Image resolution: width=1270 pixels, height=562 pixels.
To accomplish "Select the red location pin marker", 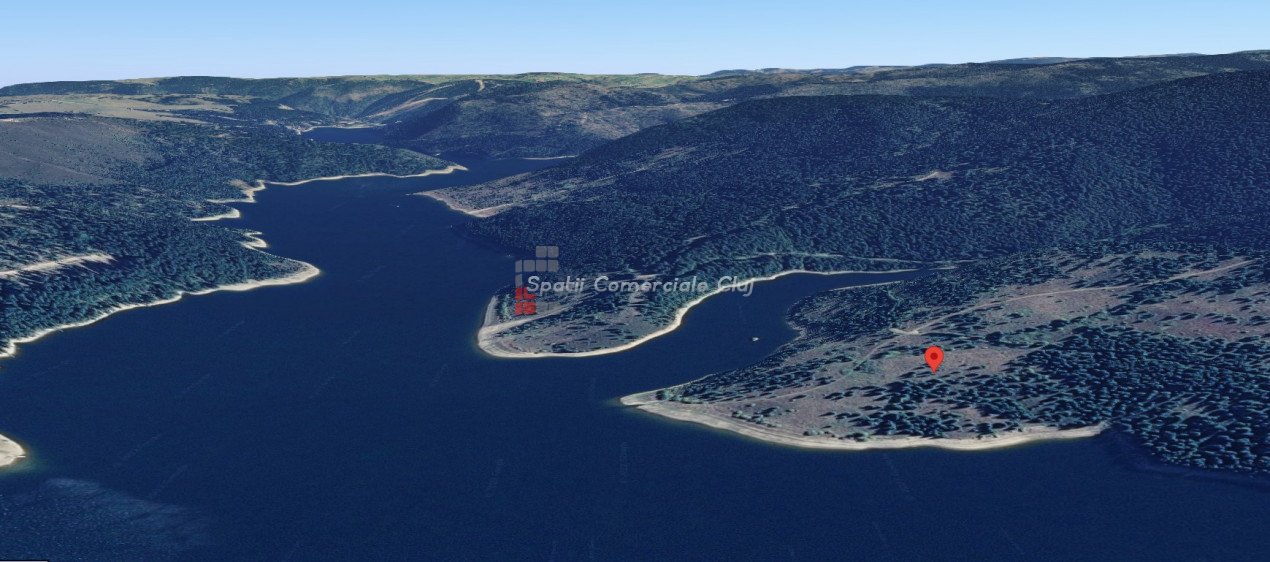I will [933, 357].
